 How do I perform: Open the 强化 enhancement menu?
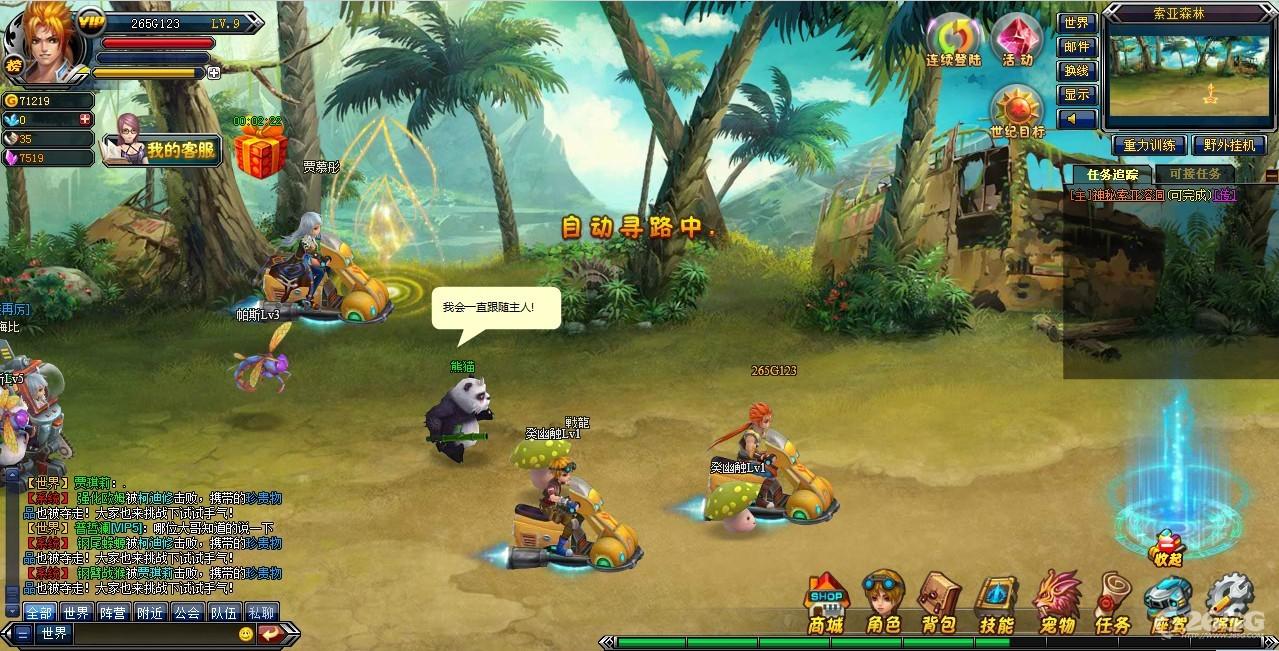coord(1229,603)
